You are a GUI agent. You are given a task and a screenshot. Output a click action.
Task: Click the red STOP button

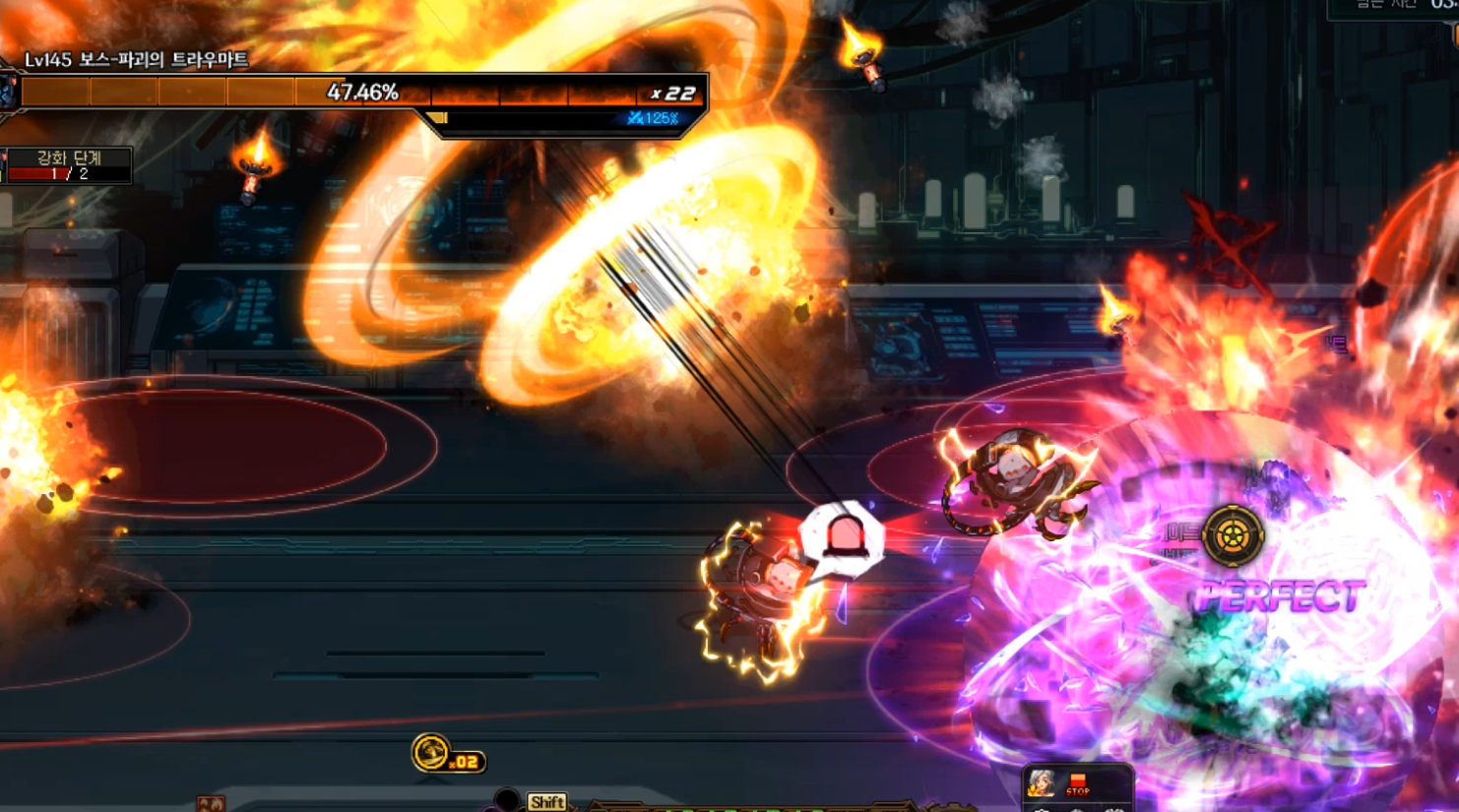coord(1078,784)
